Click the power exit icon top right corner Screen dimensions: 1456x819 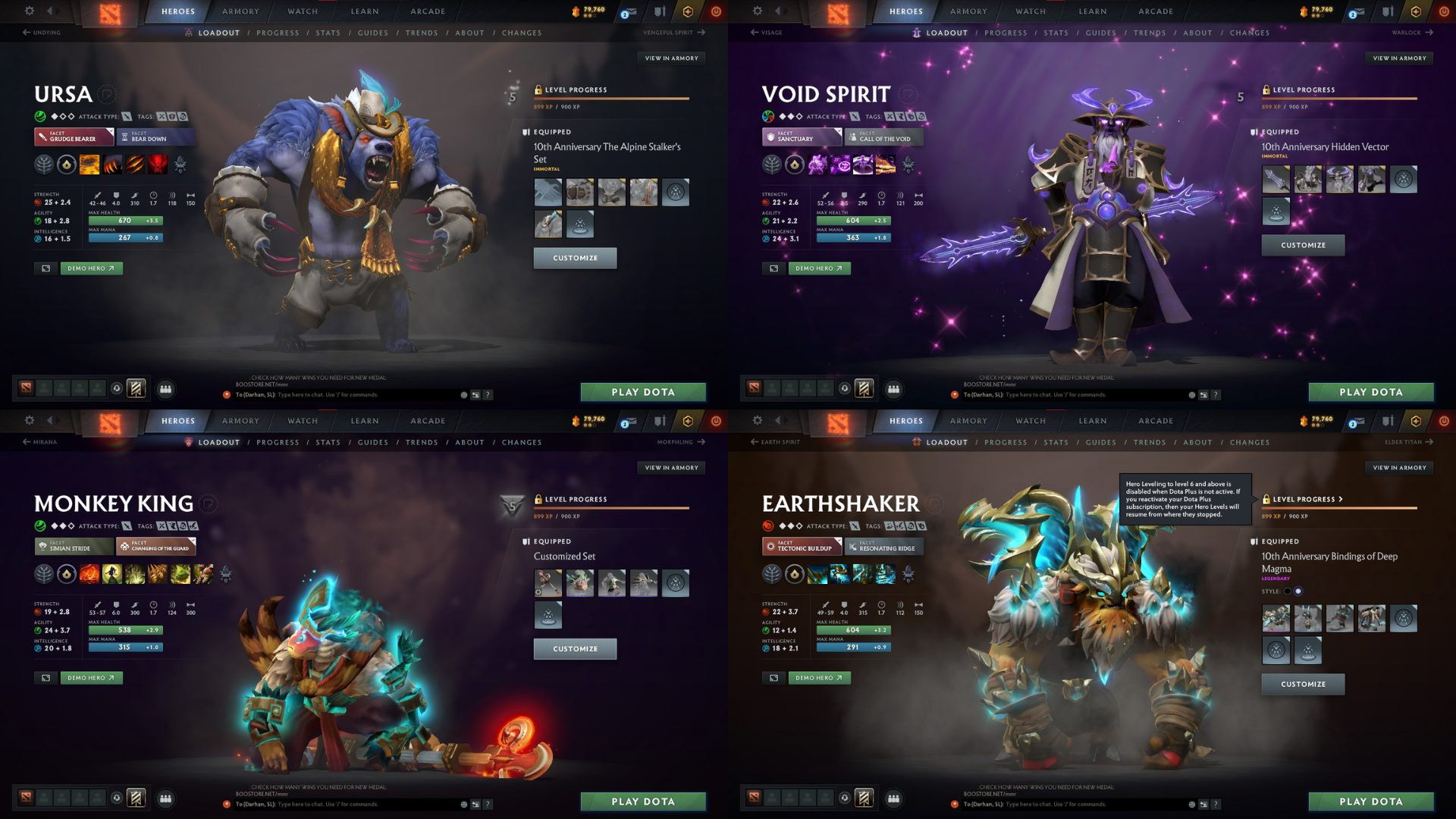pyautogui.click(x=1445, y=11)
